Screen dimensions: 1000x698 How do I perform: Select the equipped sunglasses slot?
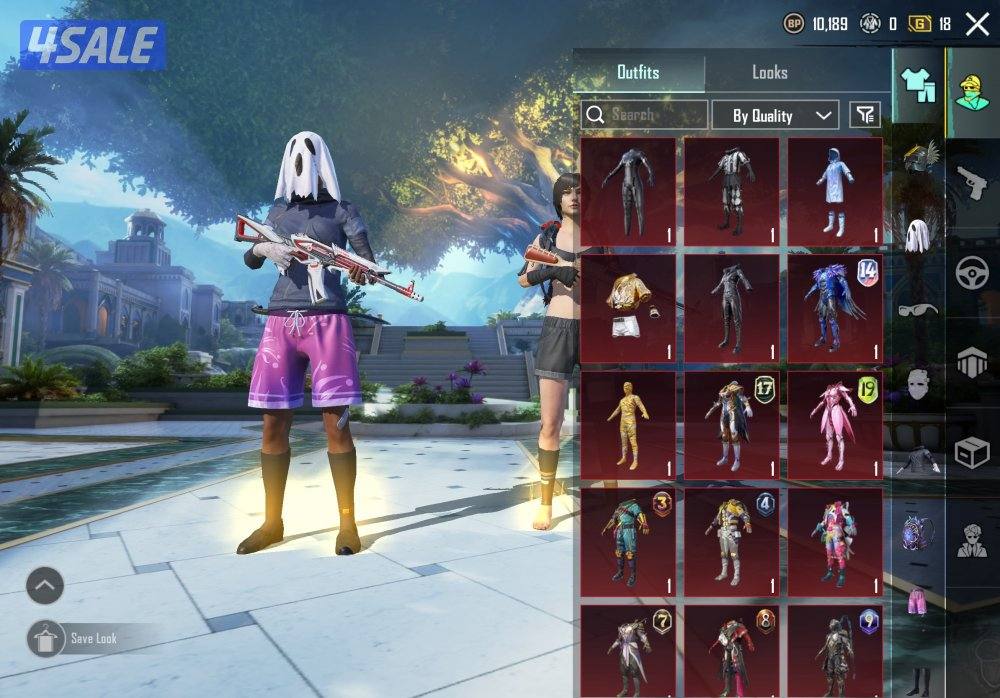click(x=916, y=309)
